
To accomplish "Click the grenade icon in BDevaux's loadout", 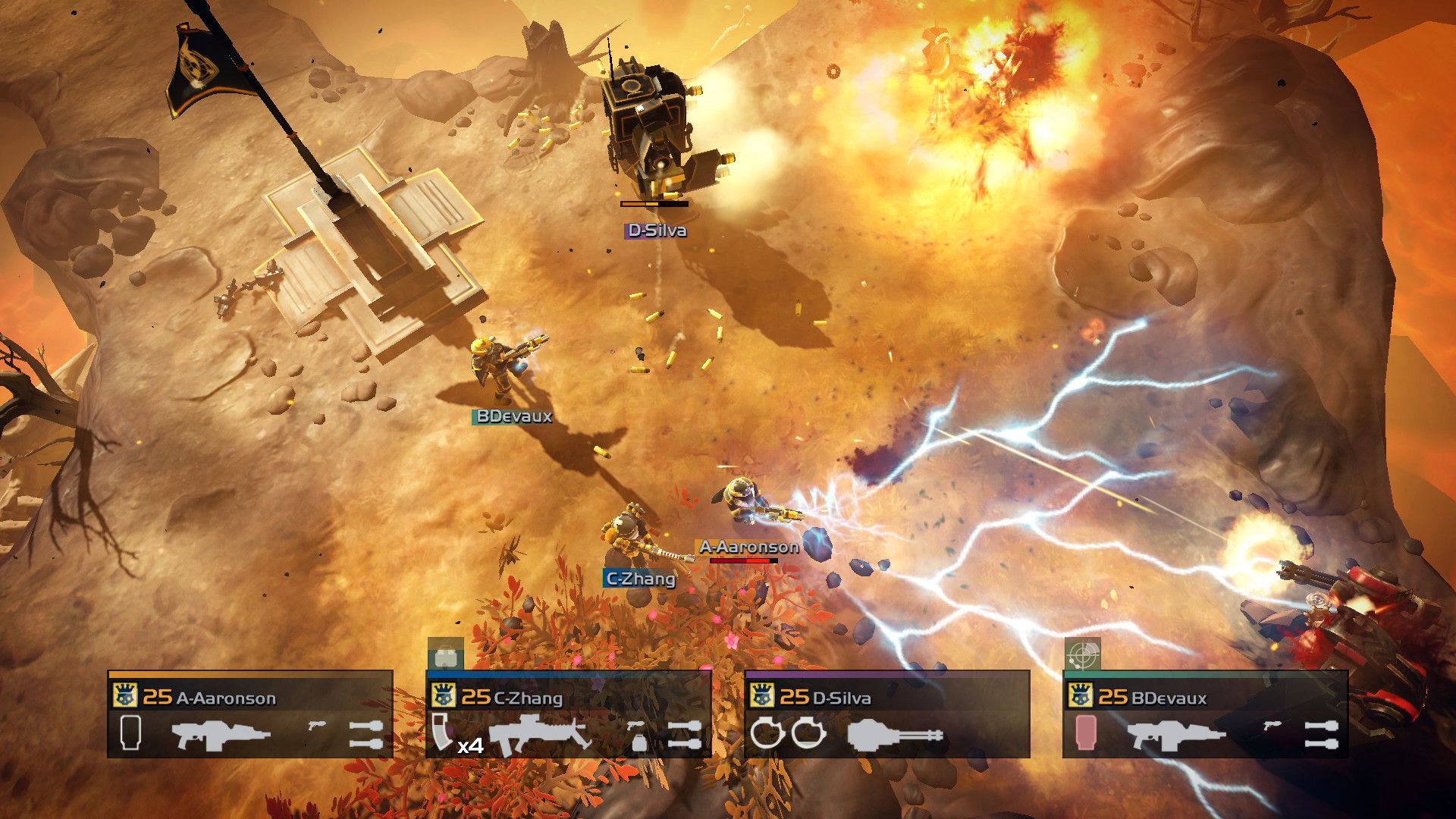I will click(1321, 732).
